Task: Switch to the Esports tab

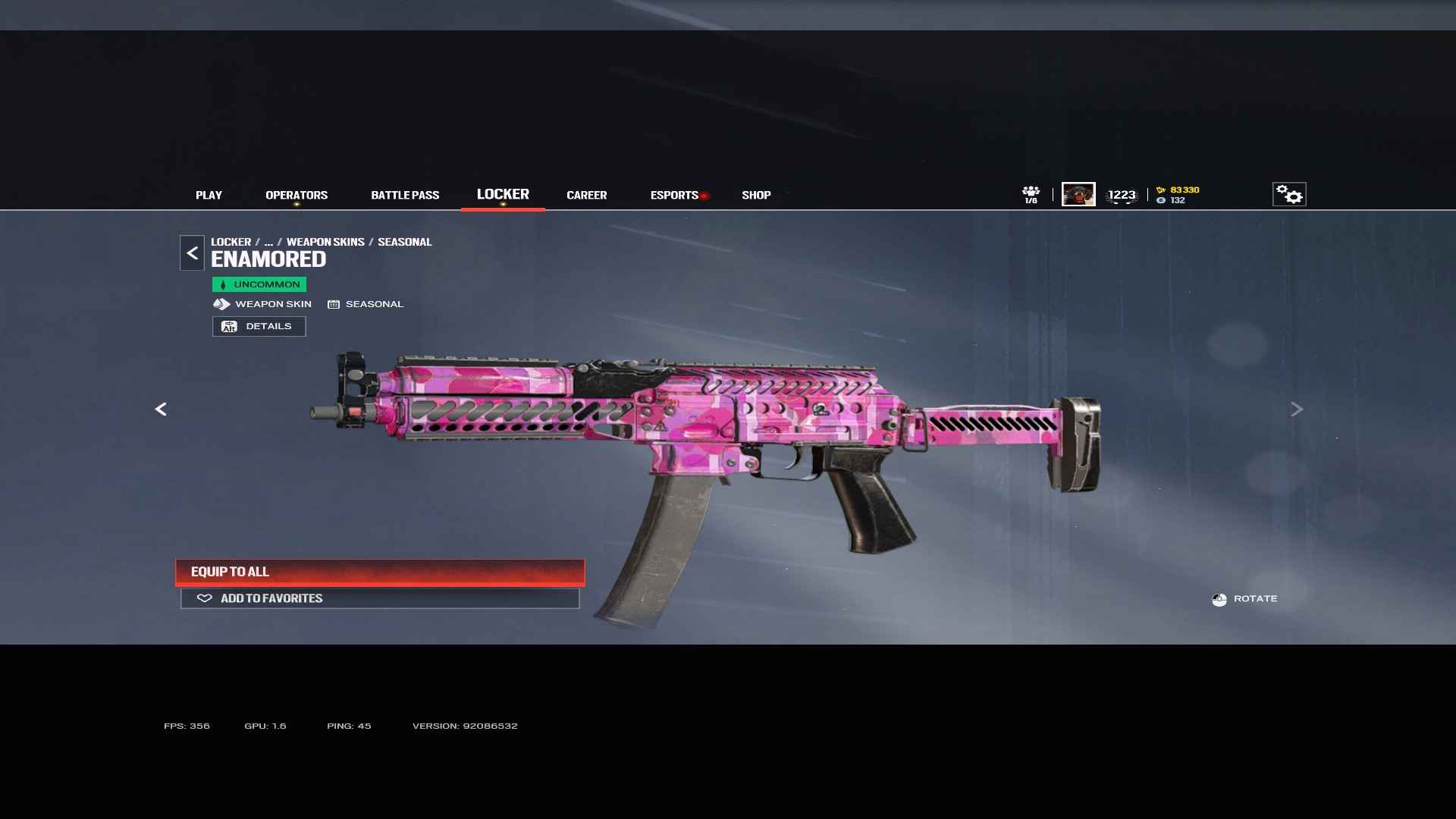Action: (x=674, y=195)
